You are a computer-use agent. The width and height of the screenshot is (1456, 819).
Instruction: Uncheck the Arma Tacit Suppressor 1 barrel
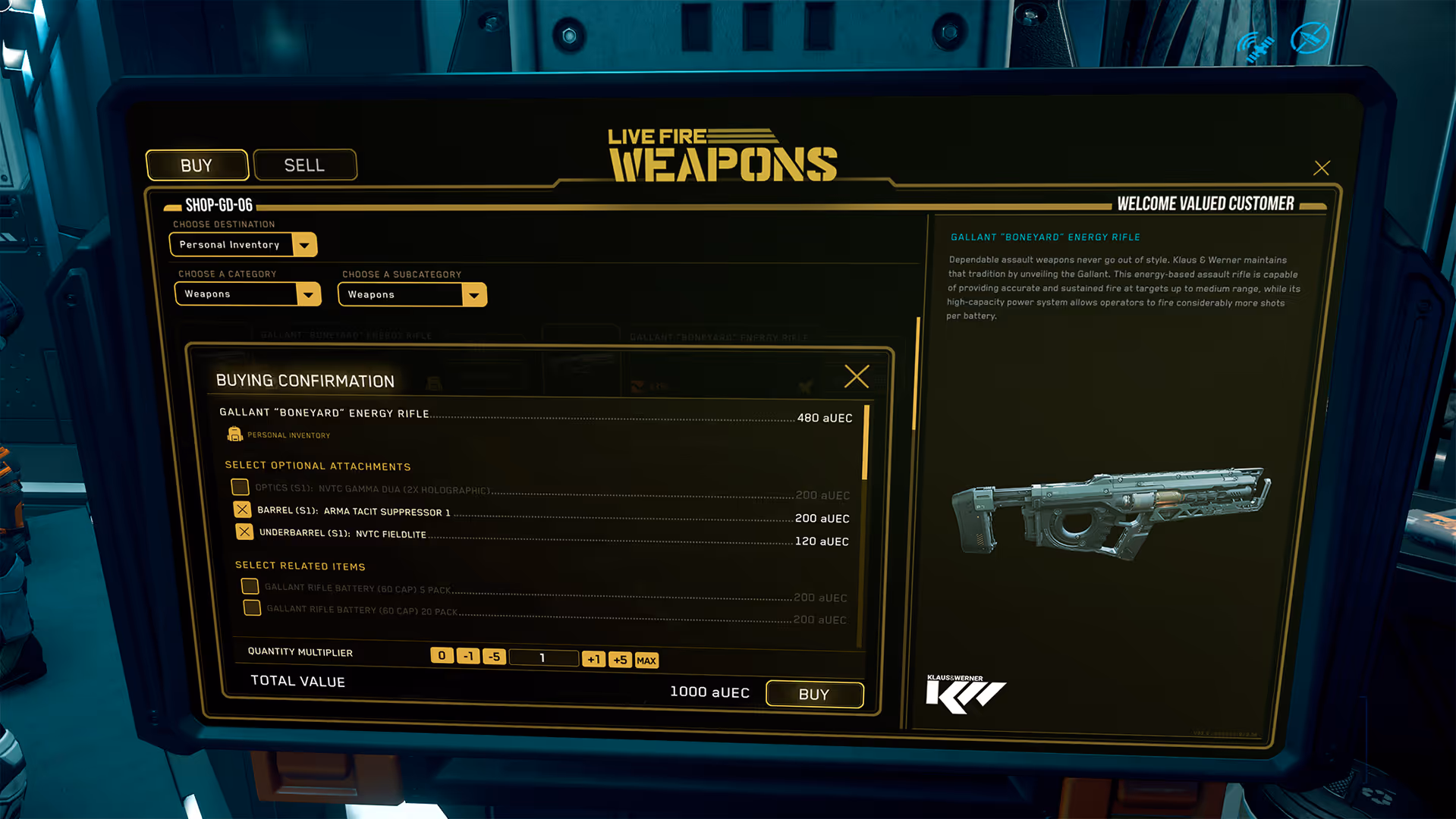click(242, 510)
